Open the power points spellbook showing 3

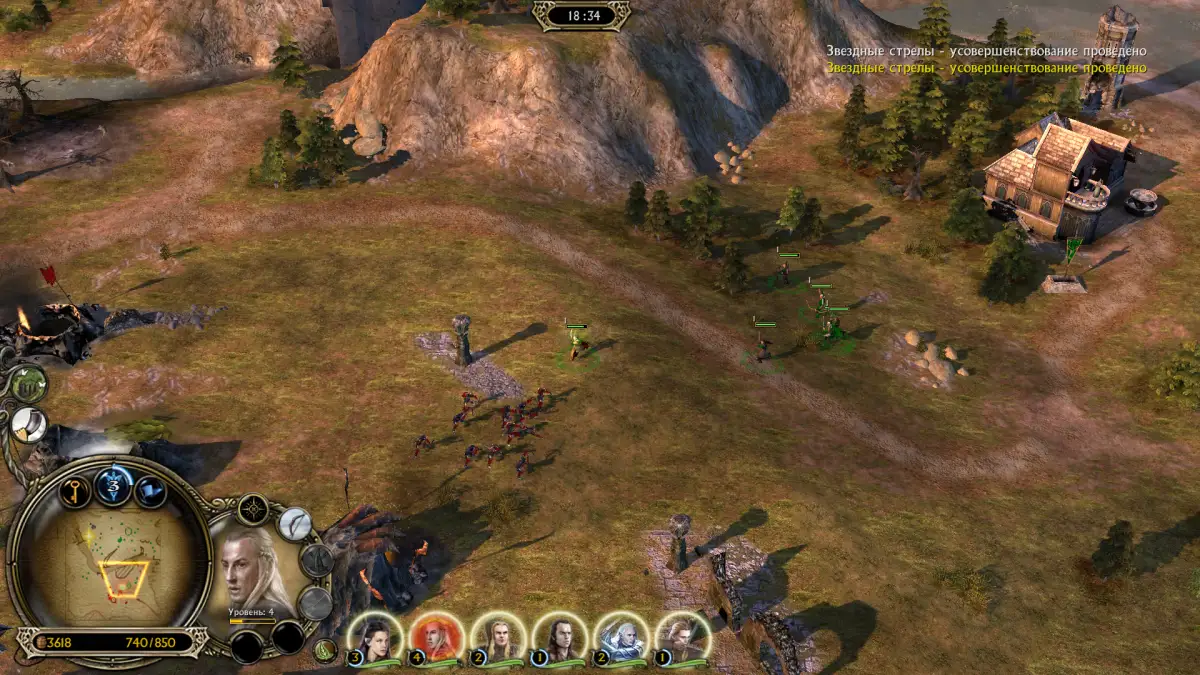coord(114,487)
